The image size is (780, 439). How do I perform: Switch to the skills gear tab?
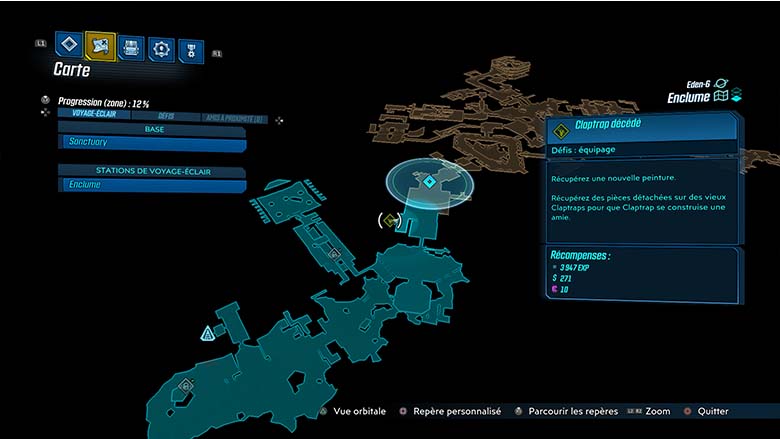click(161, 48)
